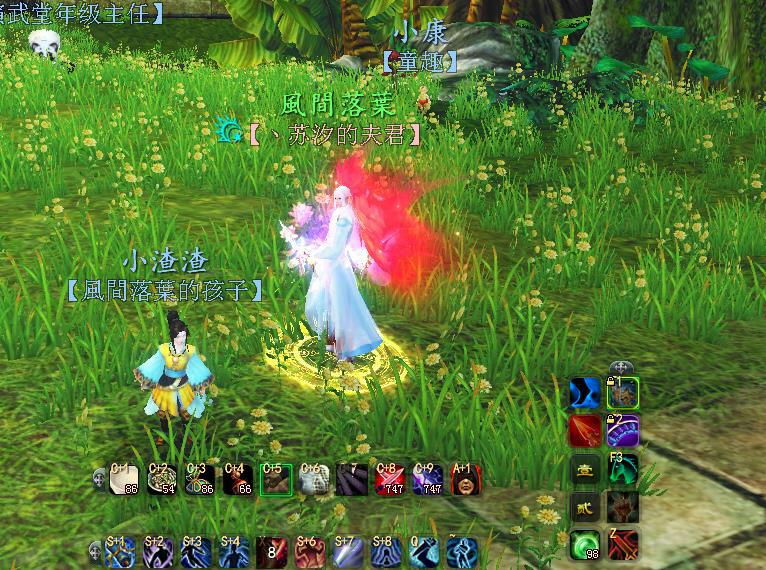Viewport: 766px width, 570px height.
Task: Activate the skill showing cooldown 8
Action: (x=272, y=552)
